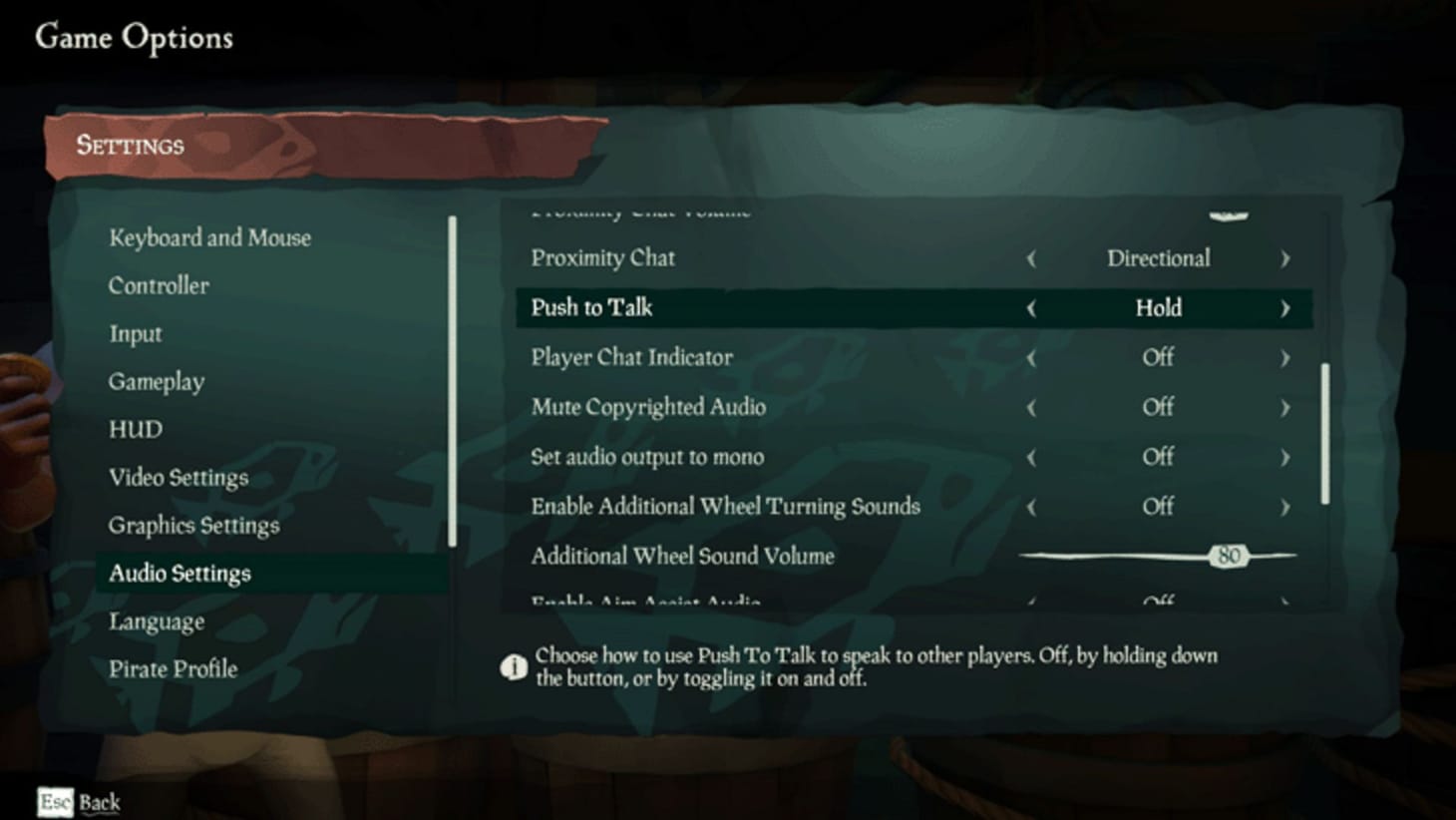Open the Pirate Profile section
This screenshot has height=820, width=1456.
pos(172,669)
